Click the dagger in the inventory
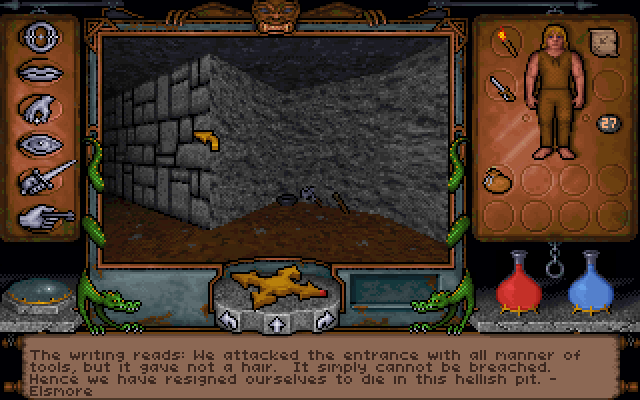The image size is (640, 400). point(501,86)
